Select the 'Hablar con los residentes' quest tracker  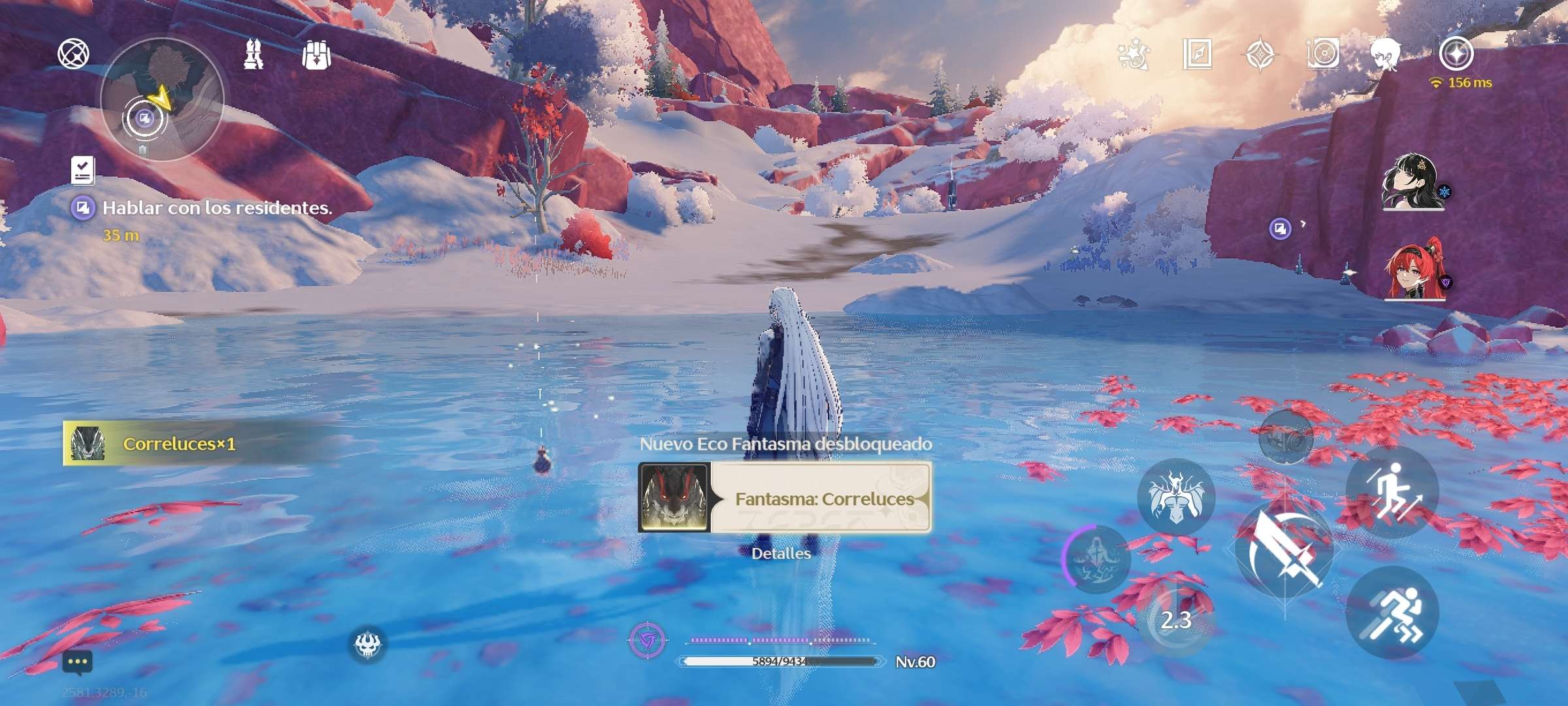(216, 209)
